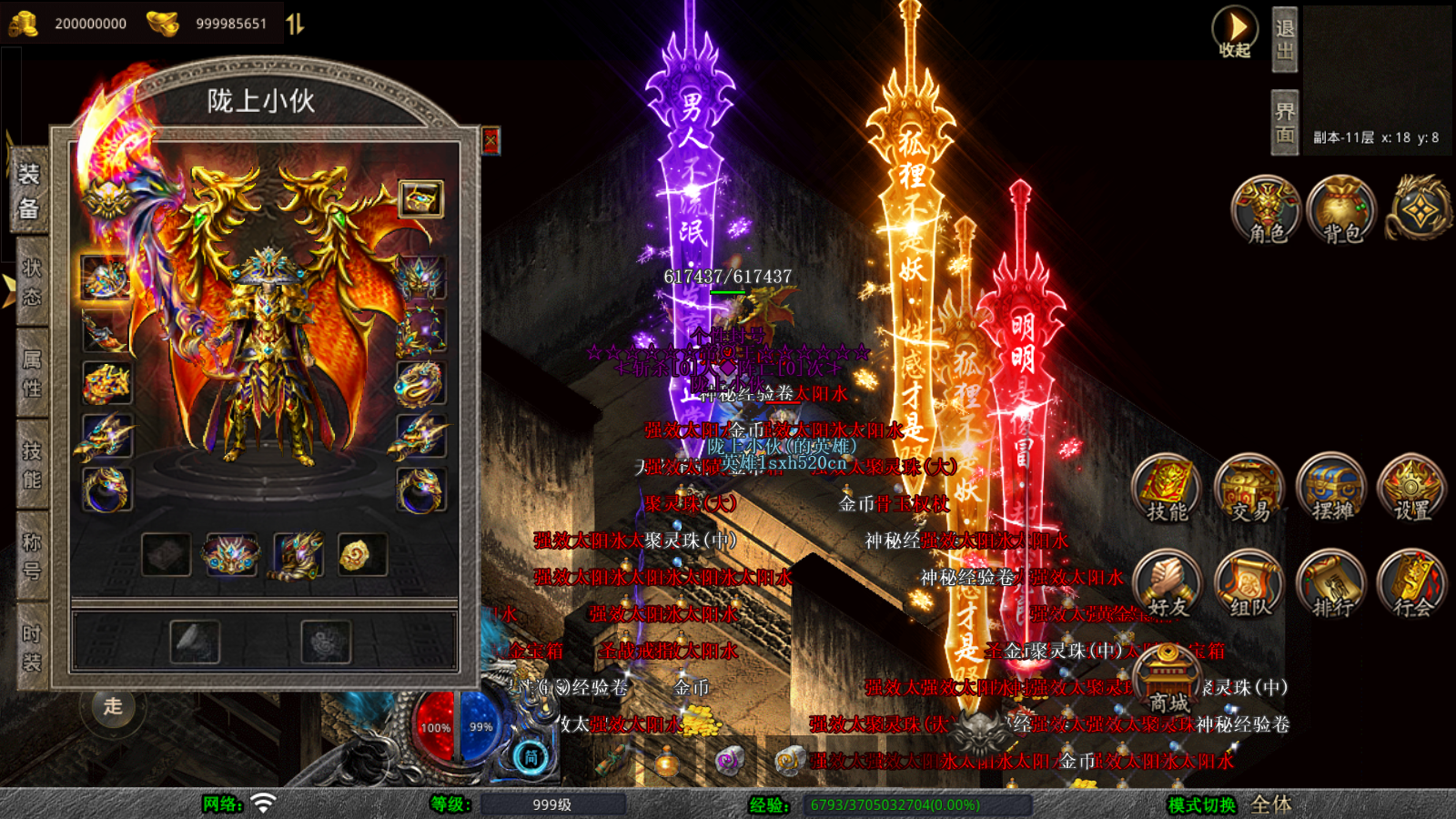Collapse menu with the 收起 button

(1235, 33)
